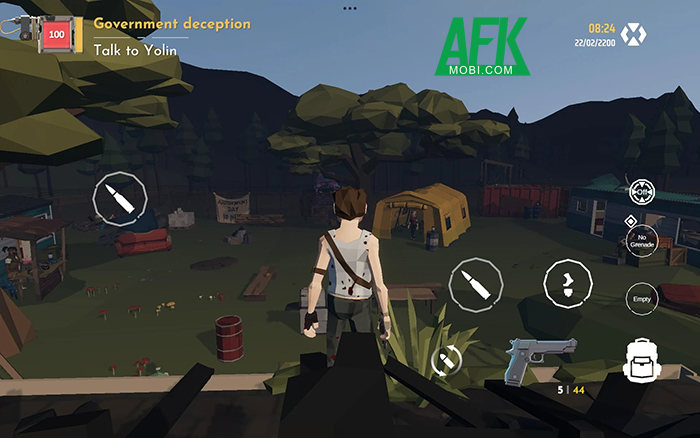Open the backpack inventory
Viewport: 700px width, 438px height.
[641, 362]
